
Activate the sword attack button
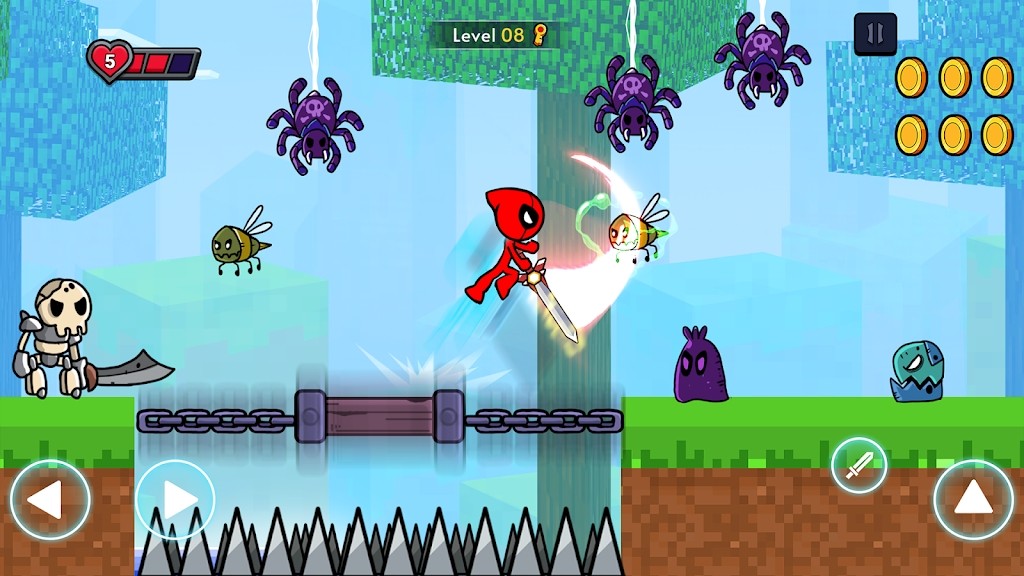(859, 466)
